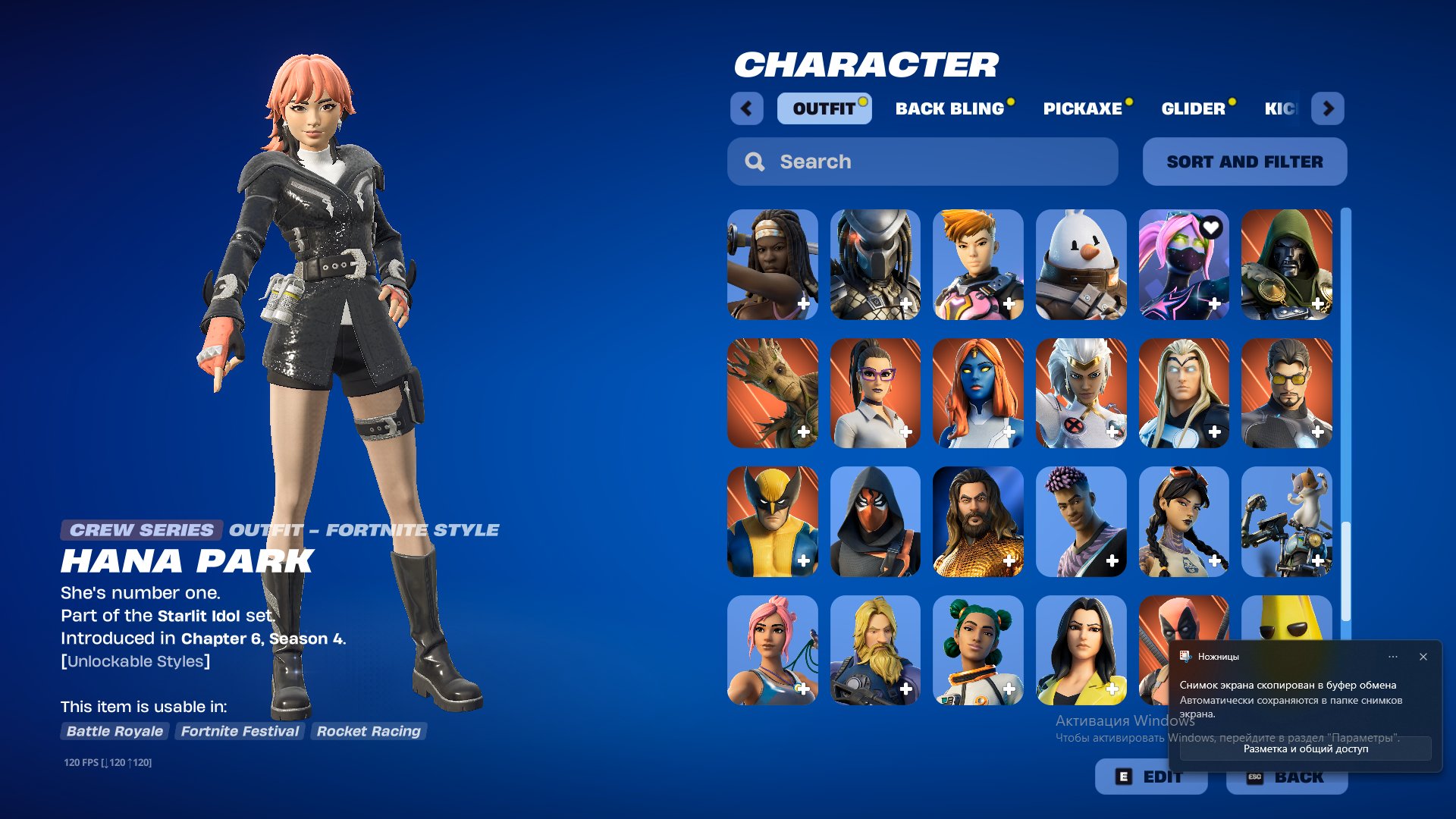1456x819 pixels.
Task: Advance categories with the right arrow chevron
Action: (1328, 108)
